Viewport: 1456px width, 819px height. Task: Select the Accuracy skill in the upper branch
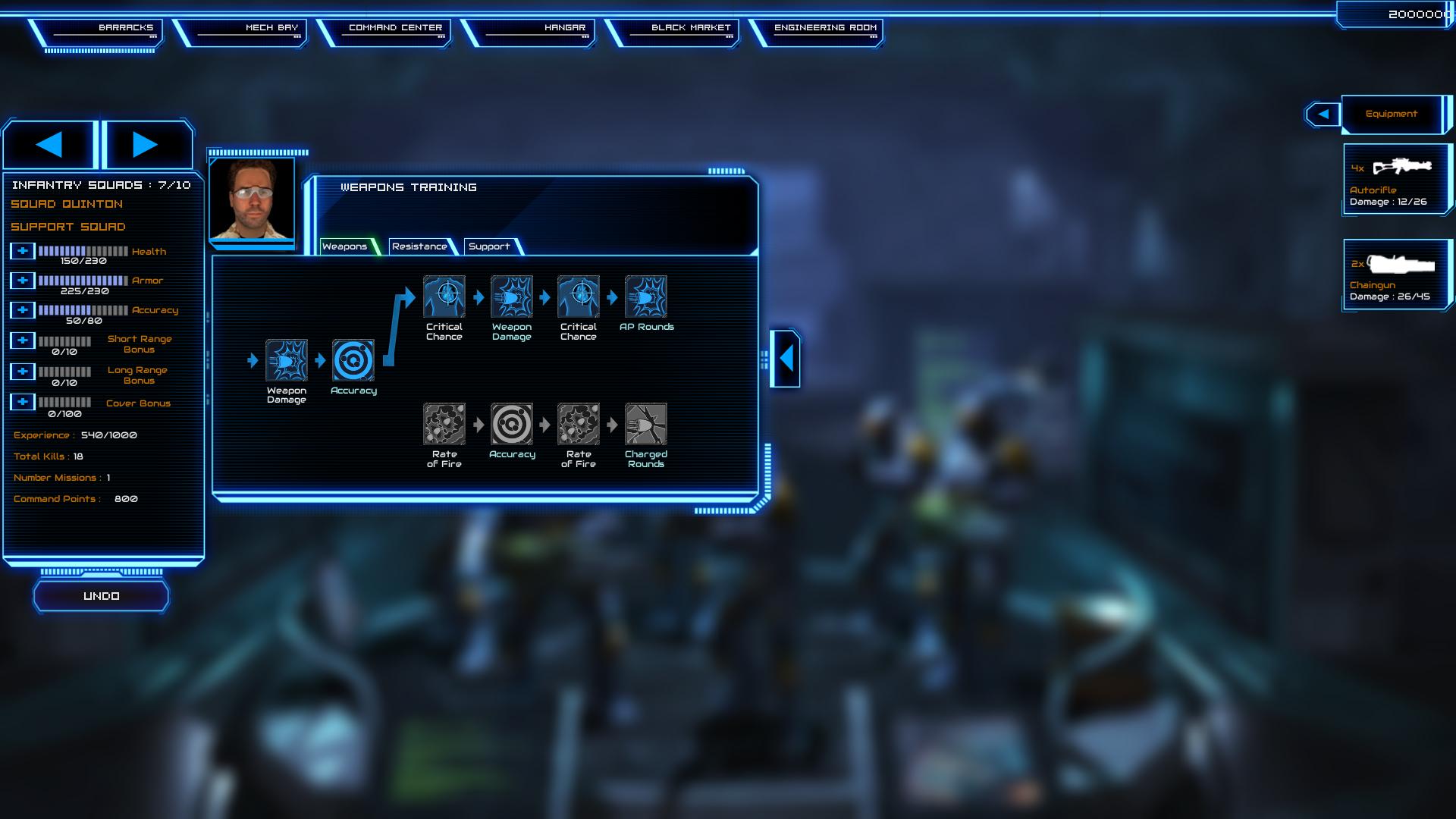[x=353, y=362]
